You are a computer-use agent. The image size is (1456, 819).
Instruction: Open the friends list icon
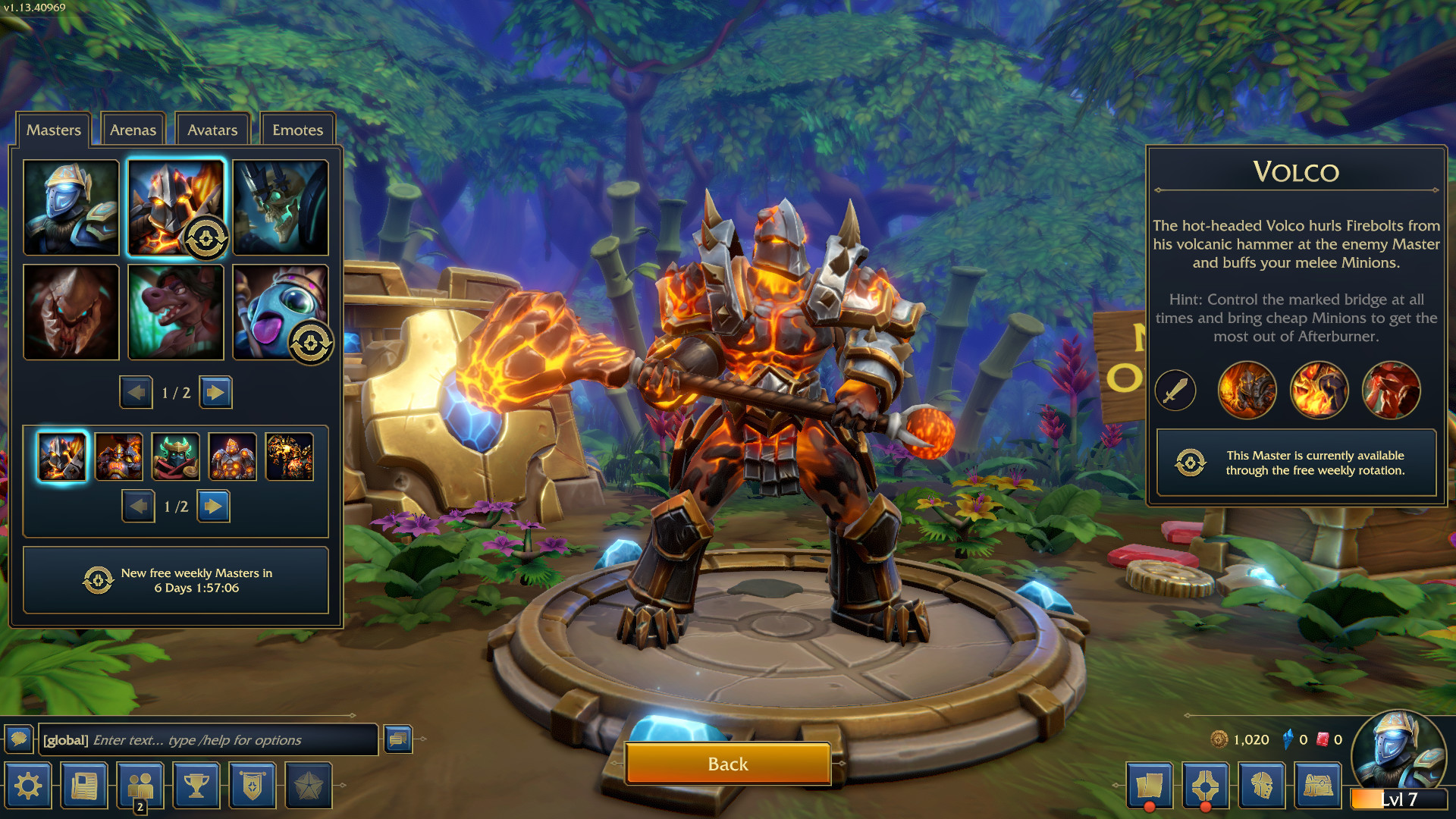click(x=140, y=786)
